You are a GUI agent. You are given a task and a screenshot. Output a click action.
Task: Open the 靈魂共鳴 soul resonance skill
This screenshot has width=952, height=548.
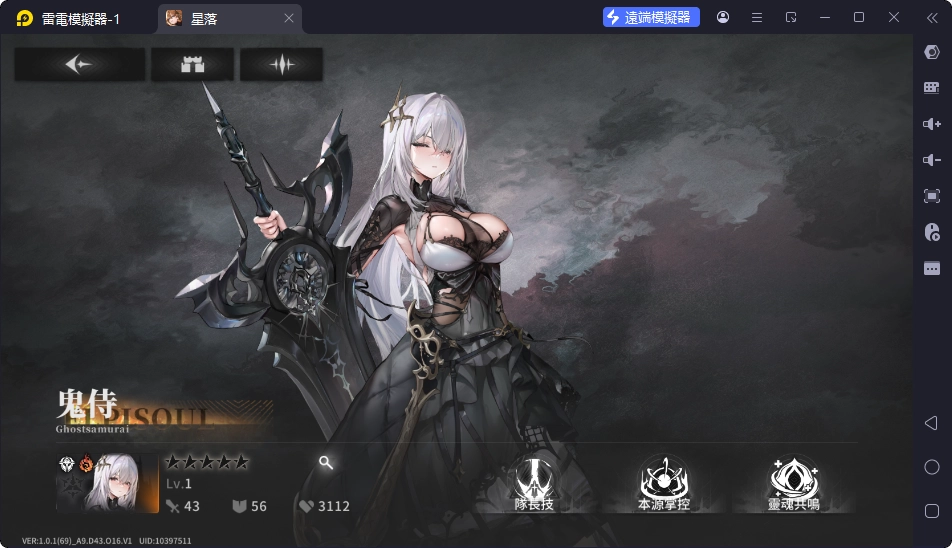tap(793, 483)
